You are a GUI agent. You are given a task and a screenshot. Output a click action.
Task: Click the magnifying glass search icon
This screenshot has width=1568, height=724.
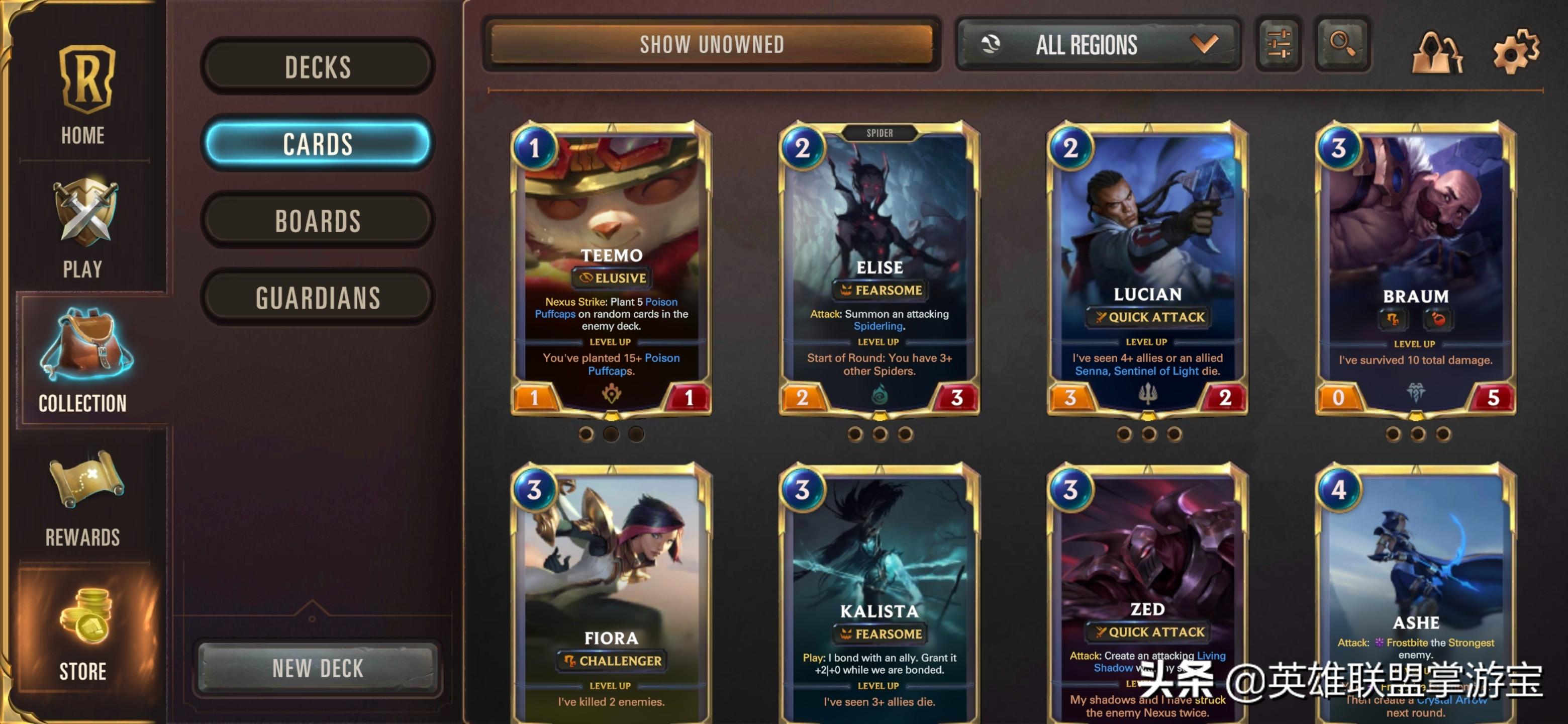coord(1342,44)
